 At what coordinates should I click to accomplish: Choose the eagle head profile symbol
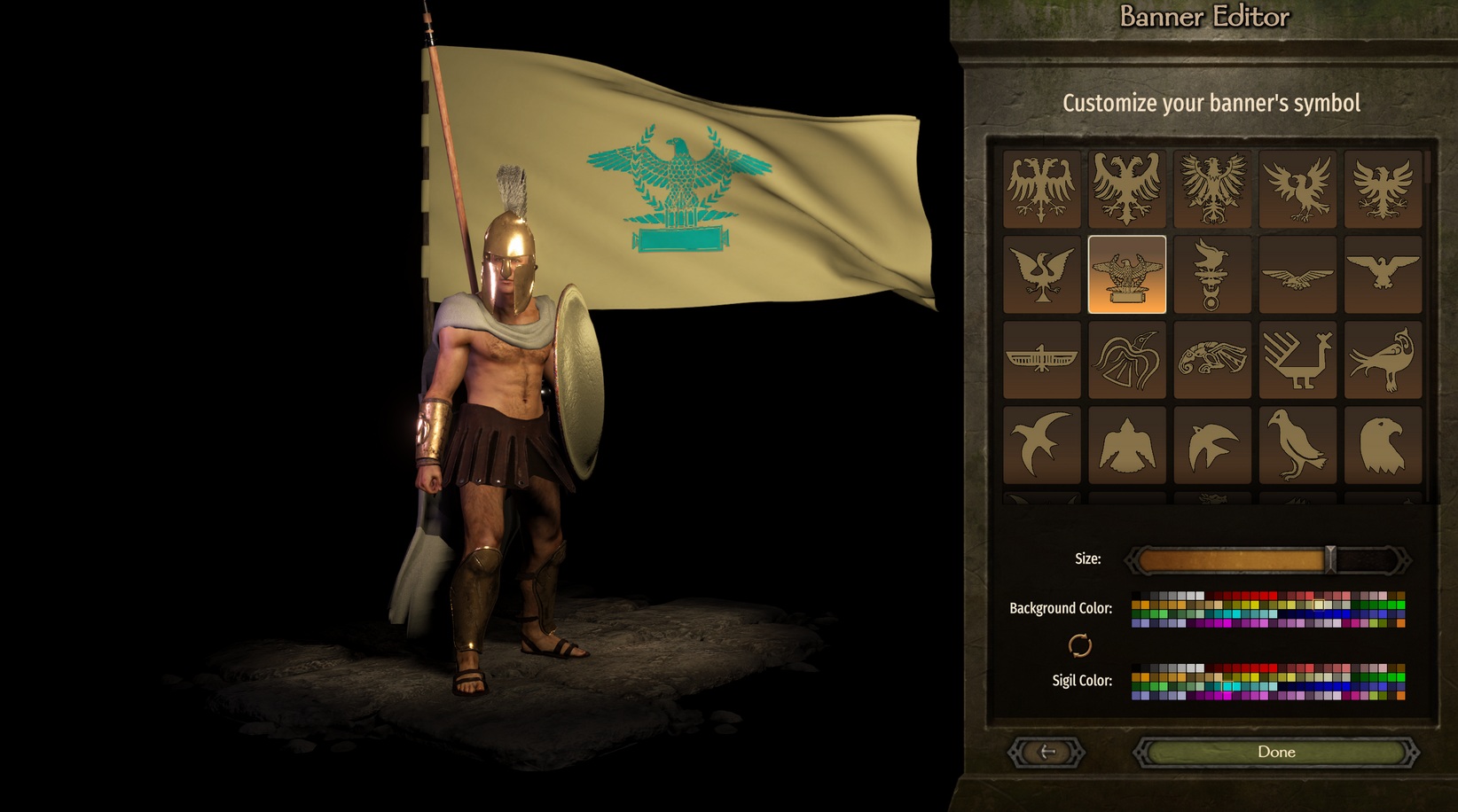point(1383,445)
